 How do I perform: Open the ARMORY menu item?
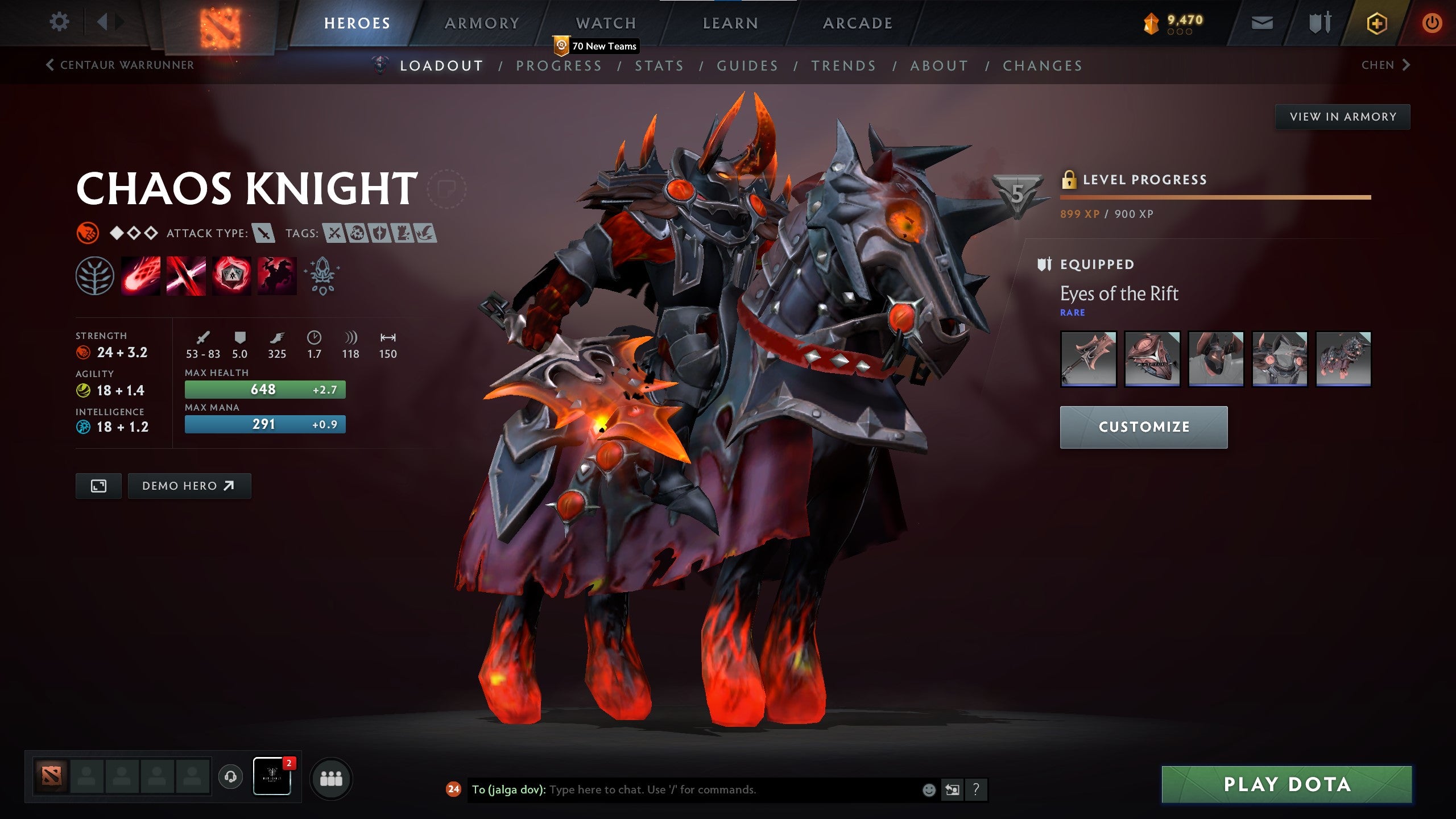pos(481,23)
